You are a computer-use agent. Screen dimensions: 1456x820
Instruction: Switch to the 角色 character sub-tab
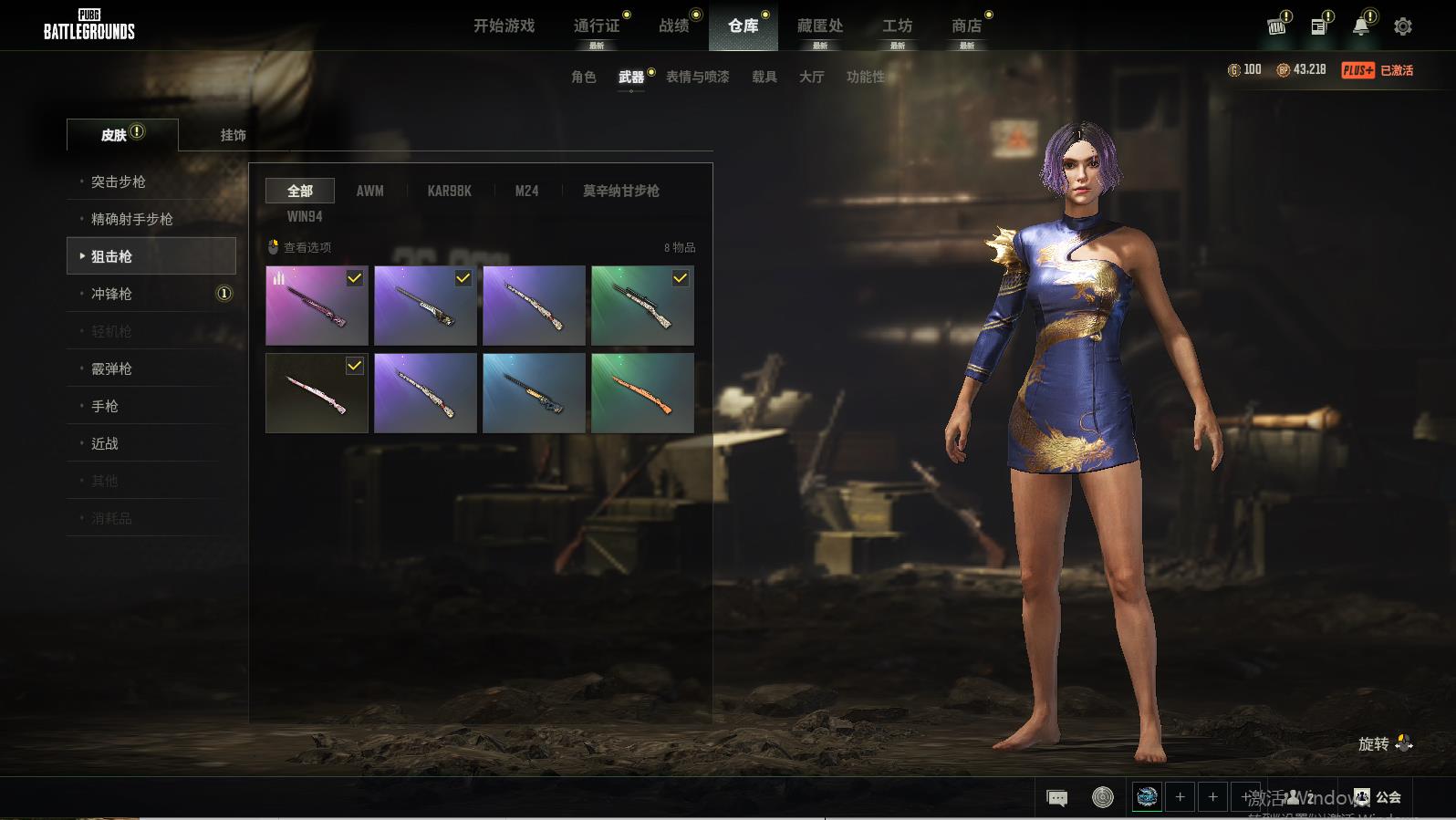click(584, 77)
